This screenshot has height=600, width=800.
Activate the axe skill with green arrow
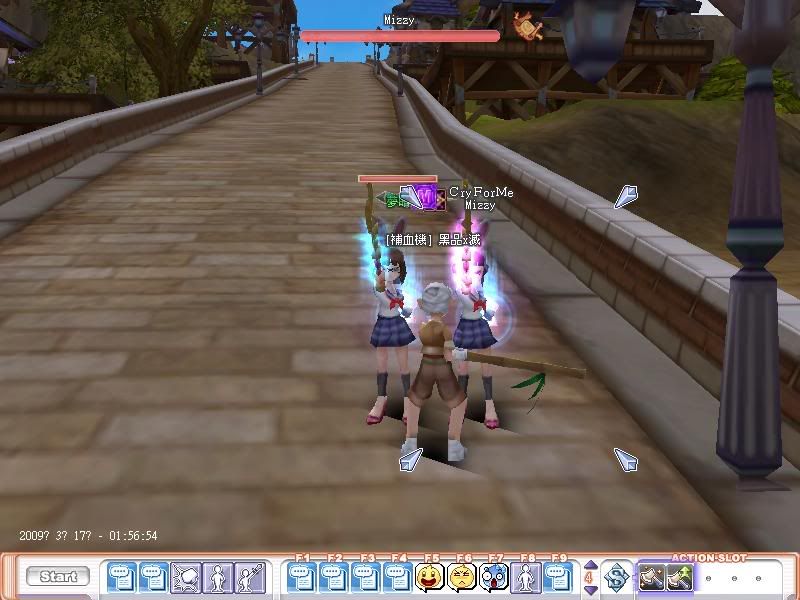(681, 577)
